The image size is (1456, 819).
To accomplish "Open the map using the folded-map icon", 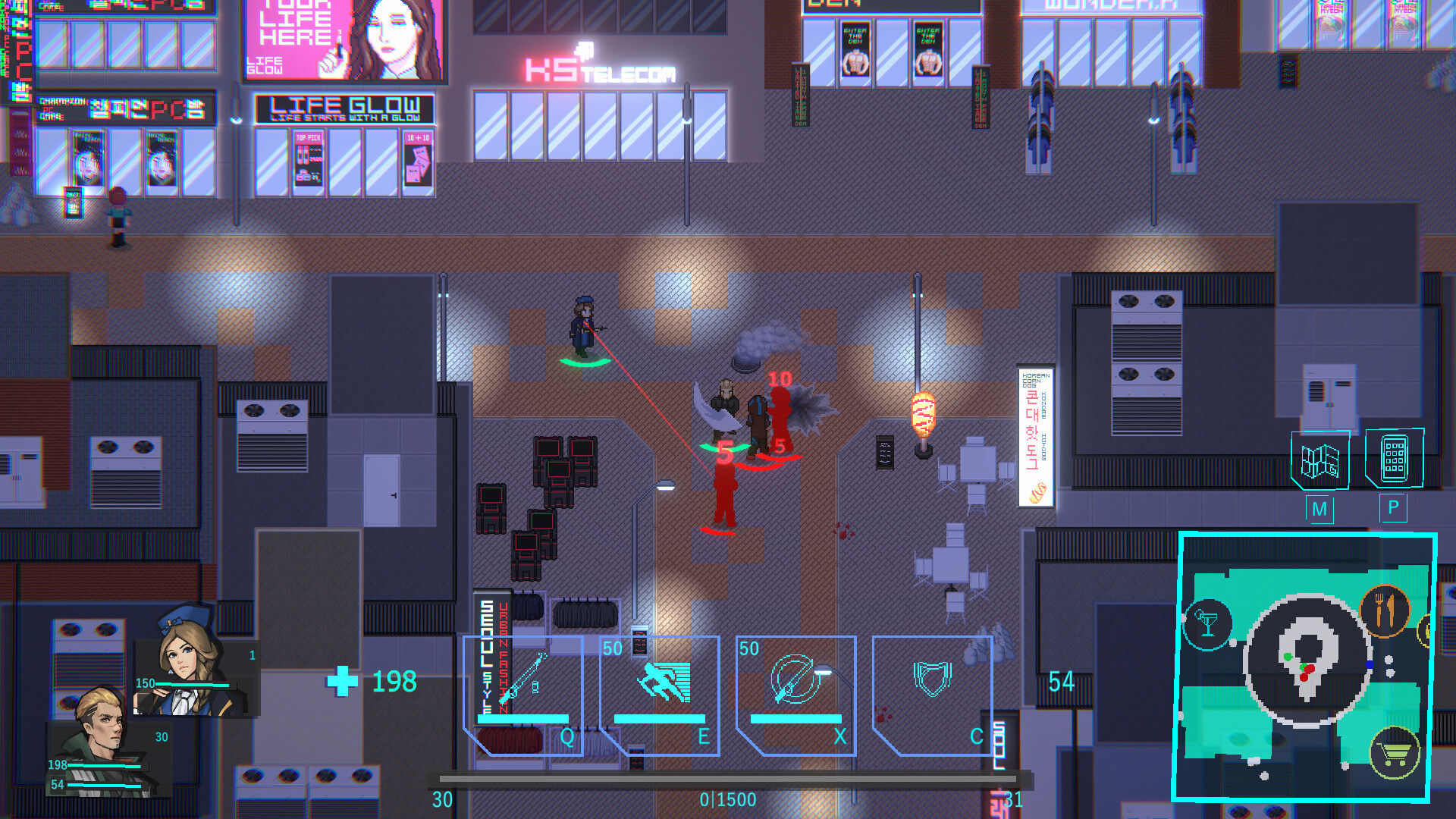I will 1319,460.
